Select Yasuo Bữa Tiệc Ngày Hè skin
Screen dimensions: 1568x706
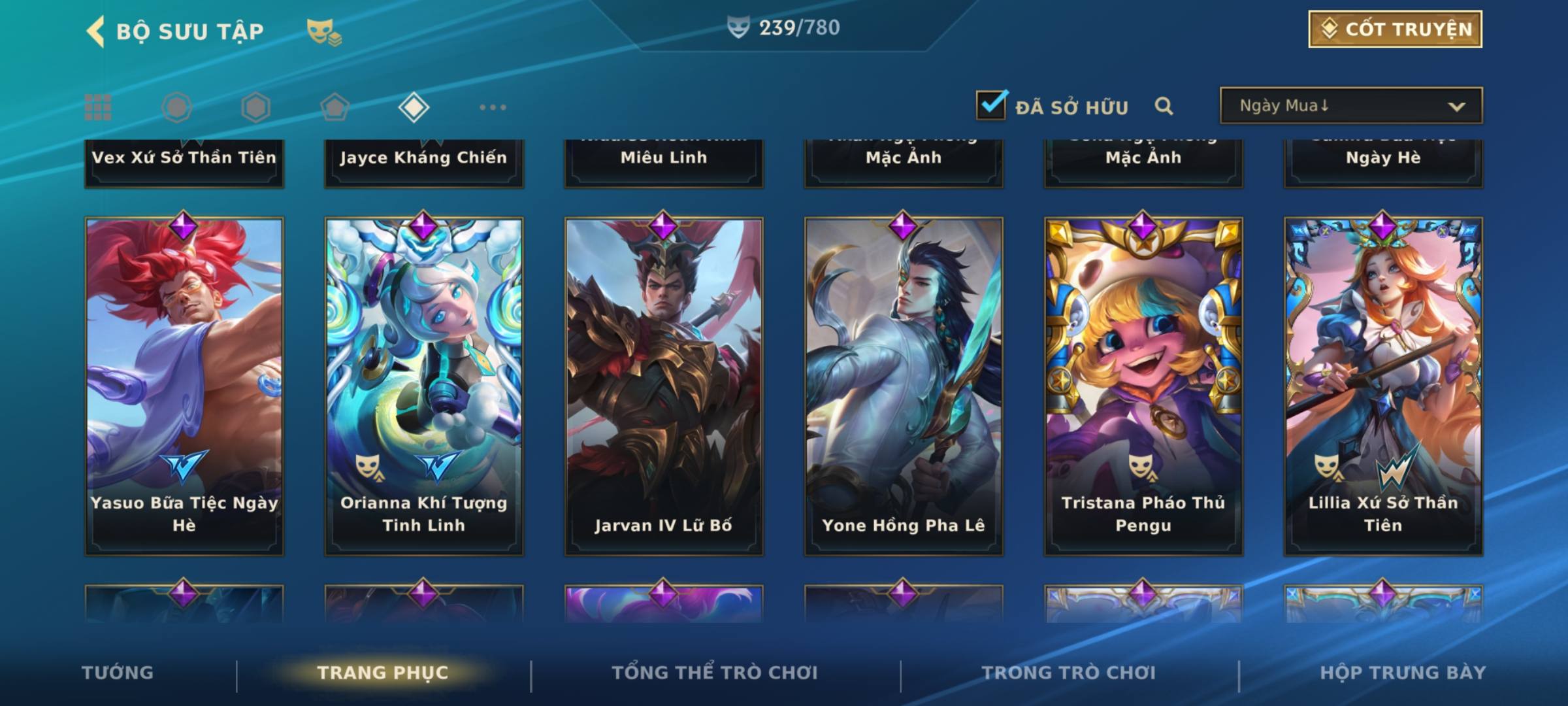tap(184, 386)
